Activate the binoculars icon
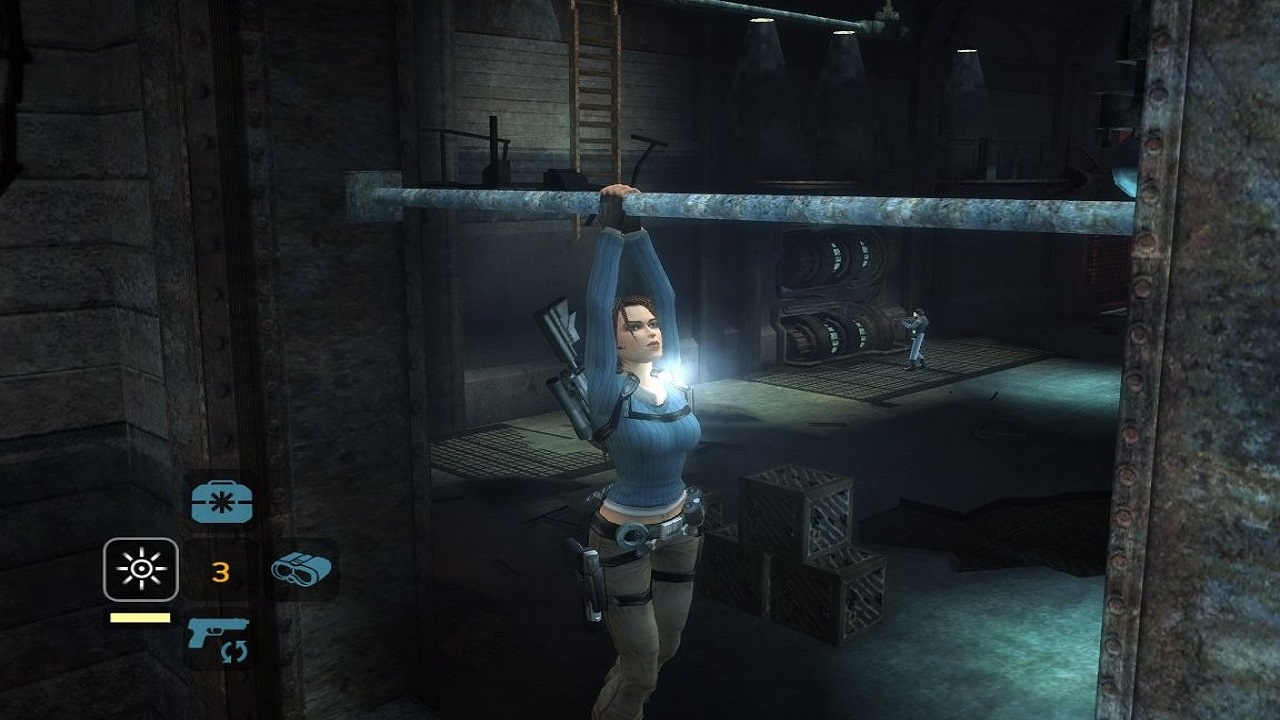The width and height of the screenshot is (1280, 720). click(x=301, y=570)
